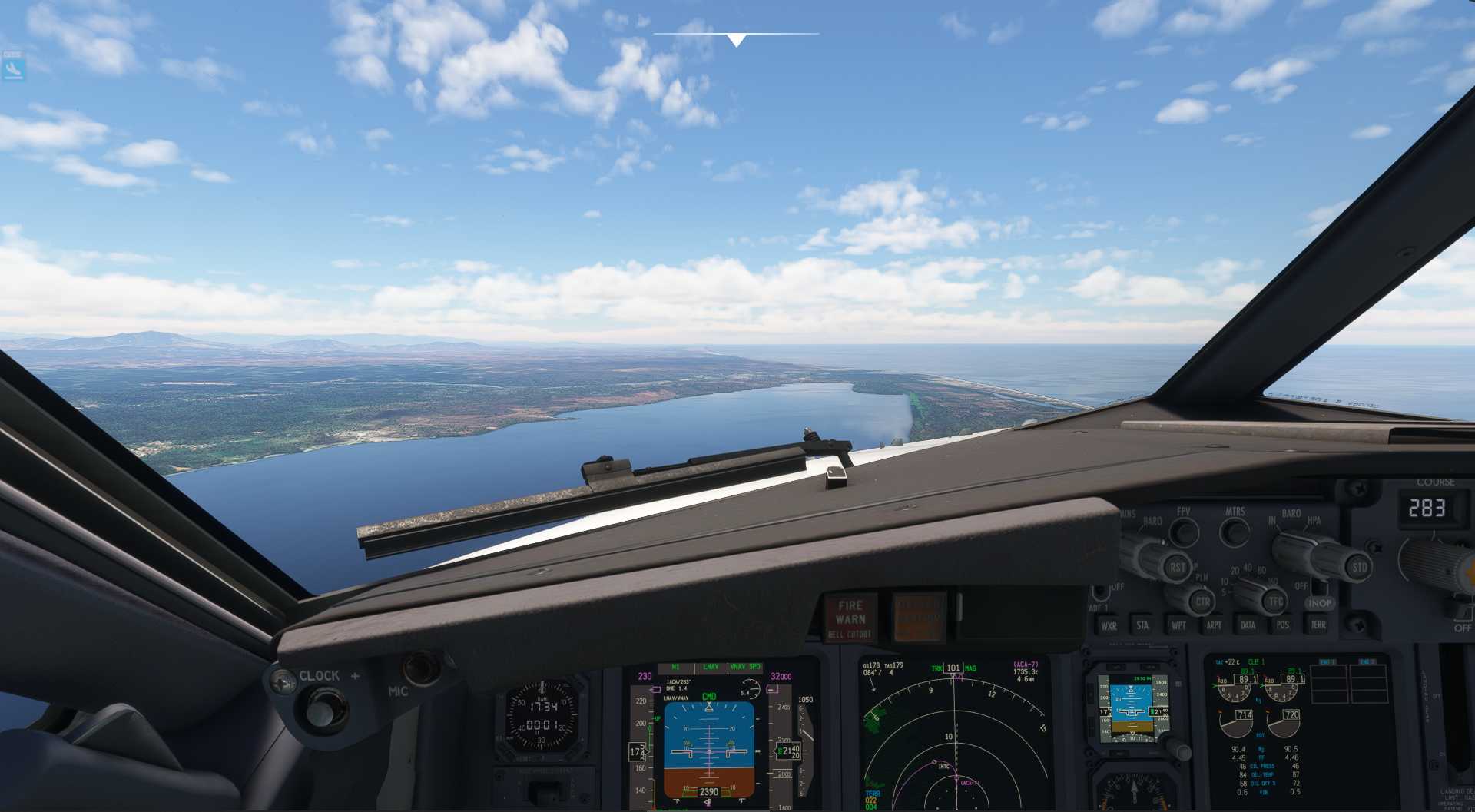Click the amber caution light beside FIRE WARN
This screenshot has width=1475, height=812.
[917, 617]
